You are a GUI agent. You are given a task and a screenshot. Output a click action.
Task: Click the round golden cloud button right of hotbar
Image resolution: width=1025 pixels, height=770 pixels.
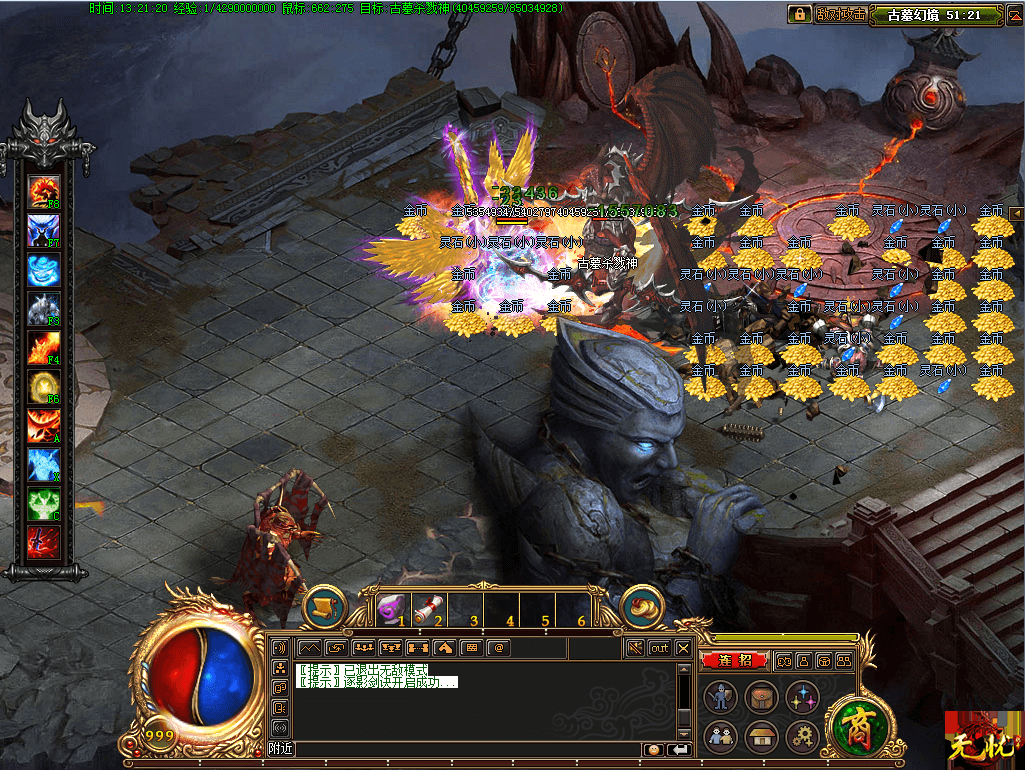click(643, 607)
